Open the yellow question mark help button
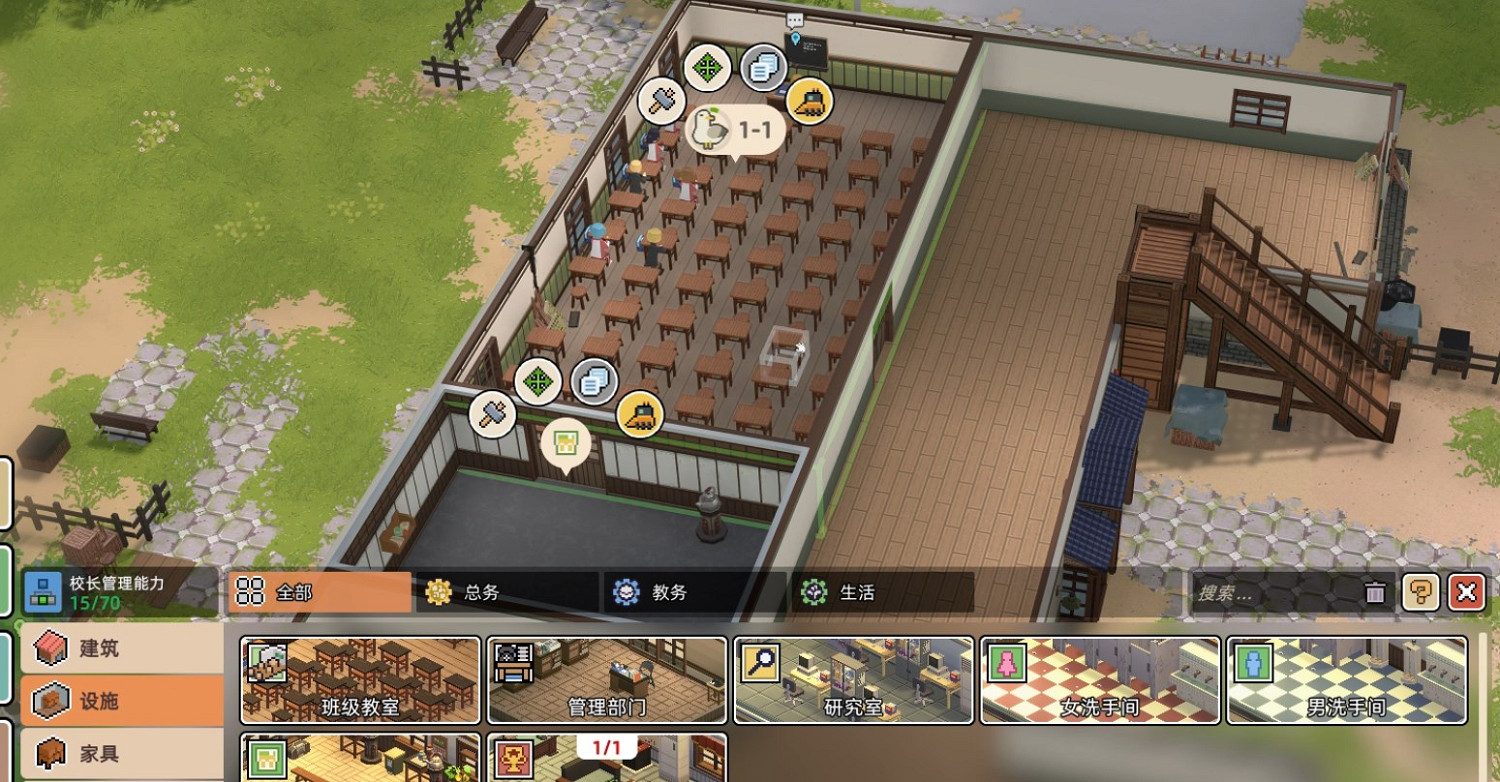1500x782 pixels. [1420, 592]
